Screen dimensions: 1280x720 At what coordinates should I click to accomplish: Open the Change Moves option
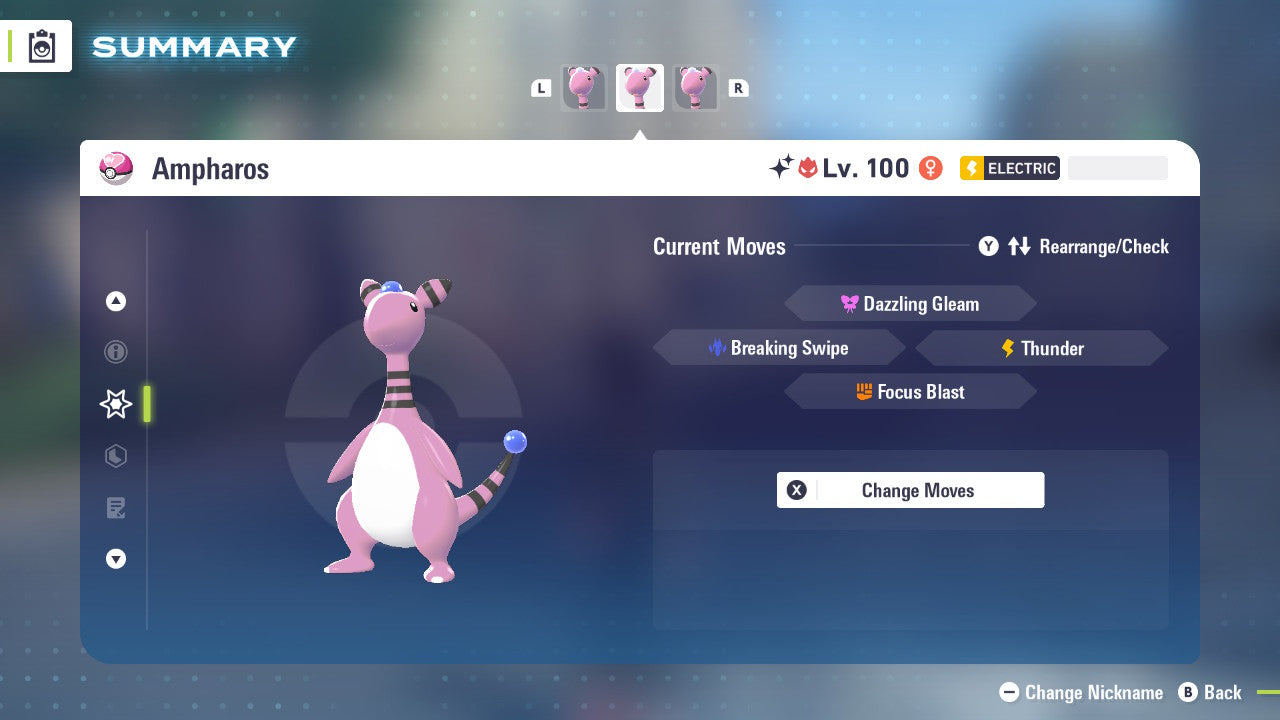(x=910, y=490)
